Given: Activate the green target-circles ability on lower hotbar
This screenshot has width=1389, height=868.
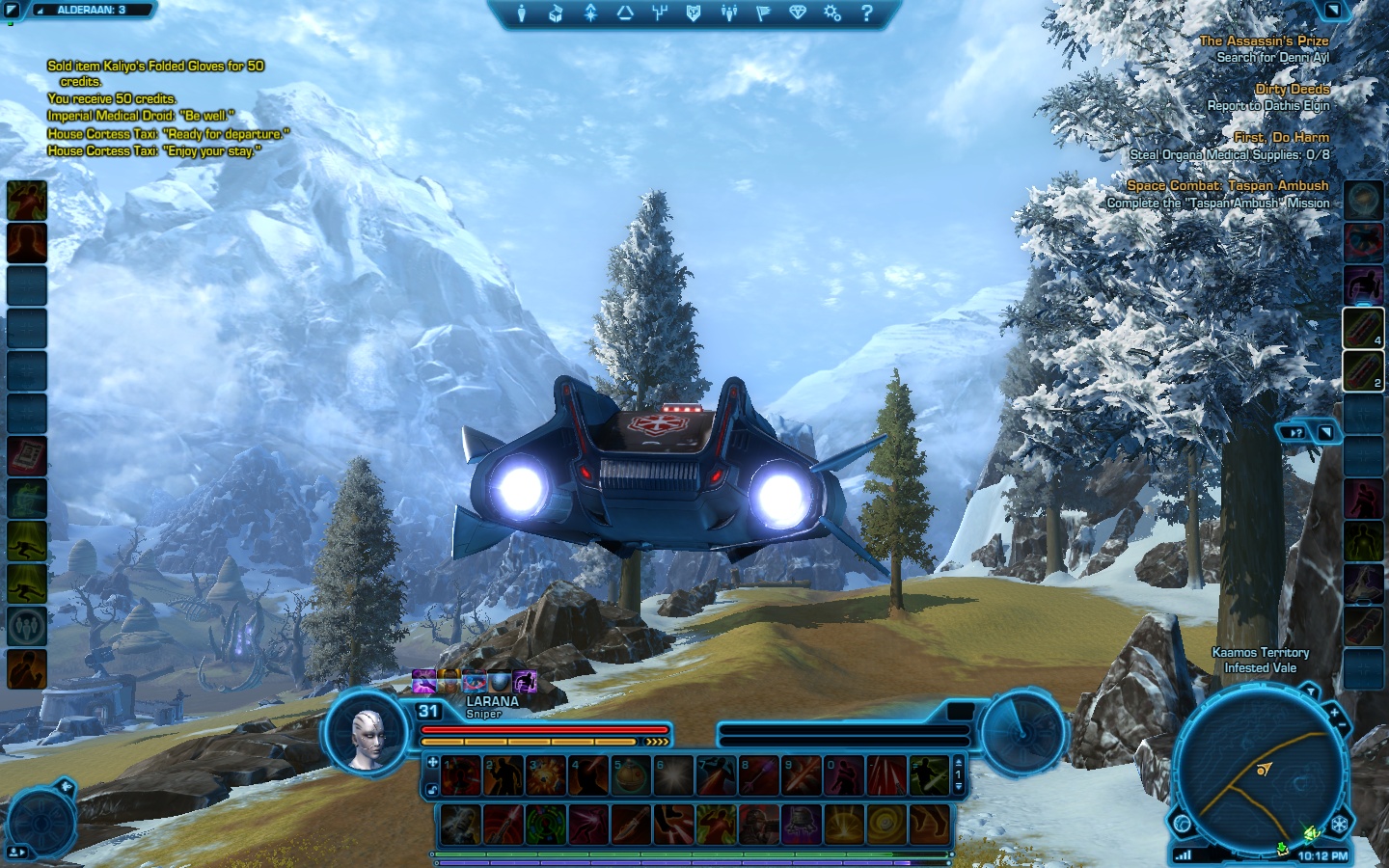Looking at the screenshot, I should tap(546, 825).
